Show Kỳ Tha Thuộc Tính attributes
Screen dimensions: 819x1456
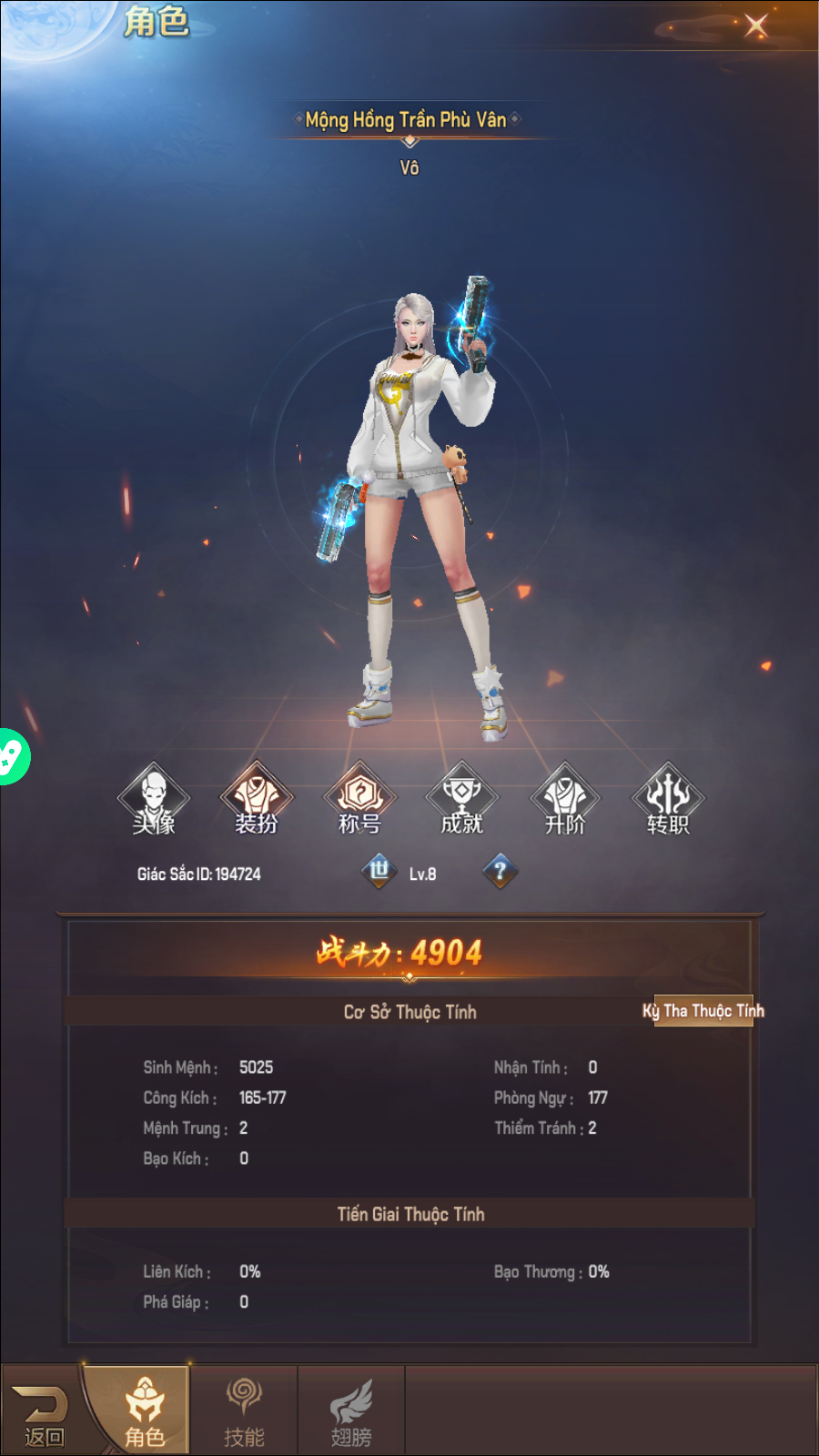(703, 1011)
